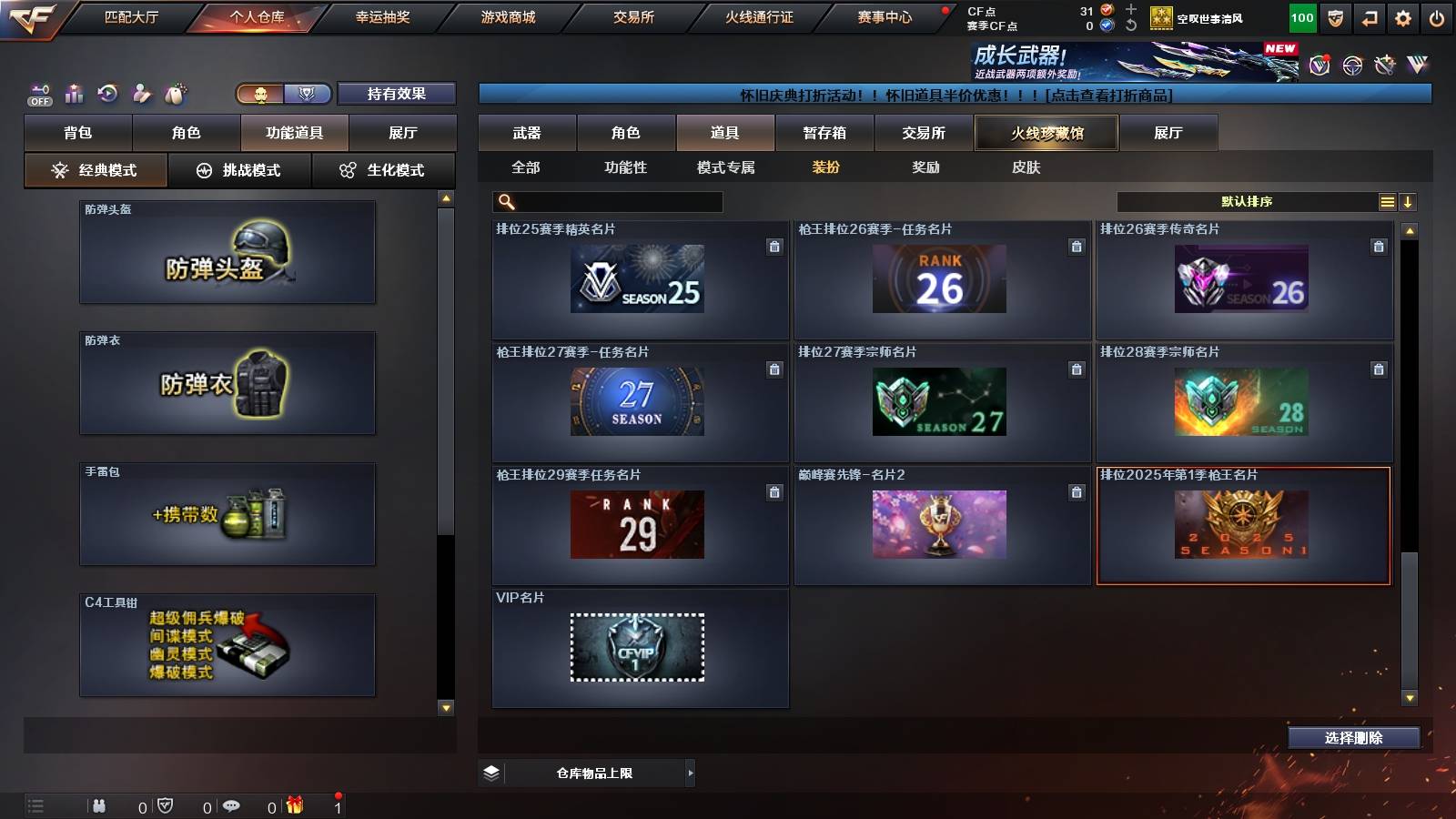
Task: Open the ranking stats bar-chart icon
Action: pos(74,92)
